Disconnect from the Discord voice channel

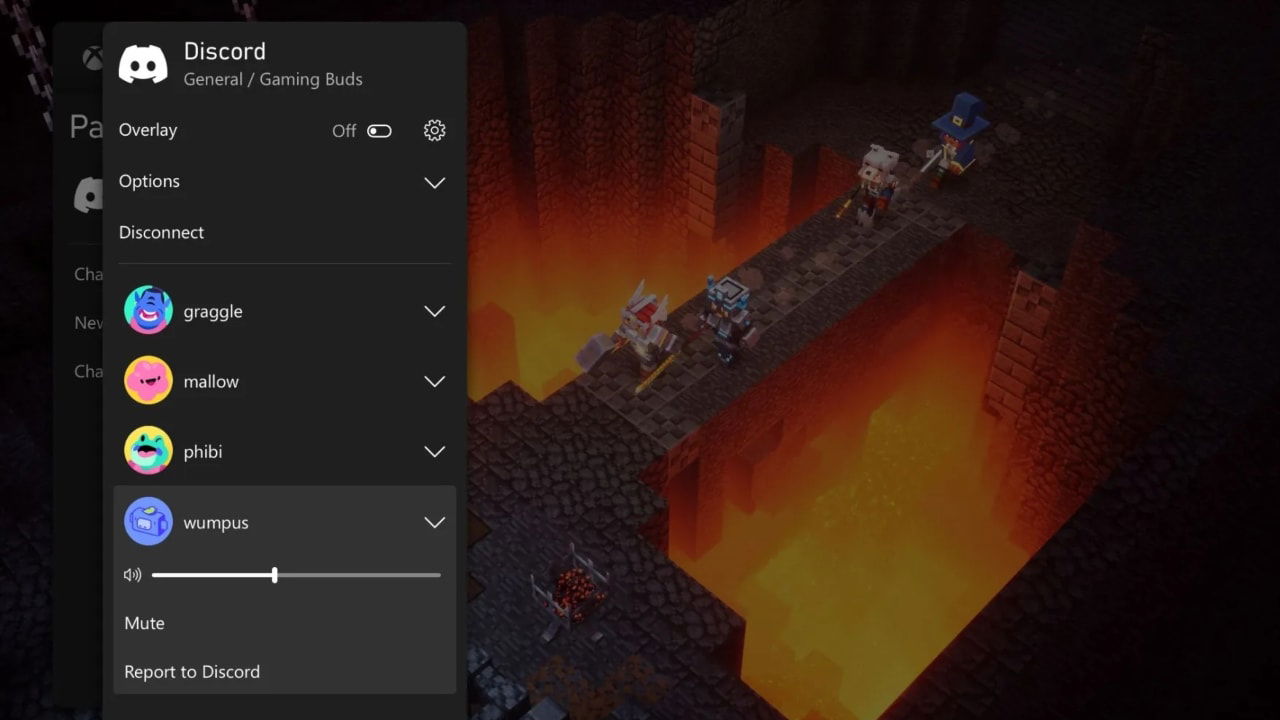point(161,232)
